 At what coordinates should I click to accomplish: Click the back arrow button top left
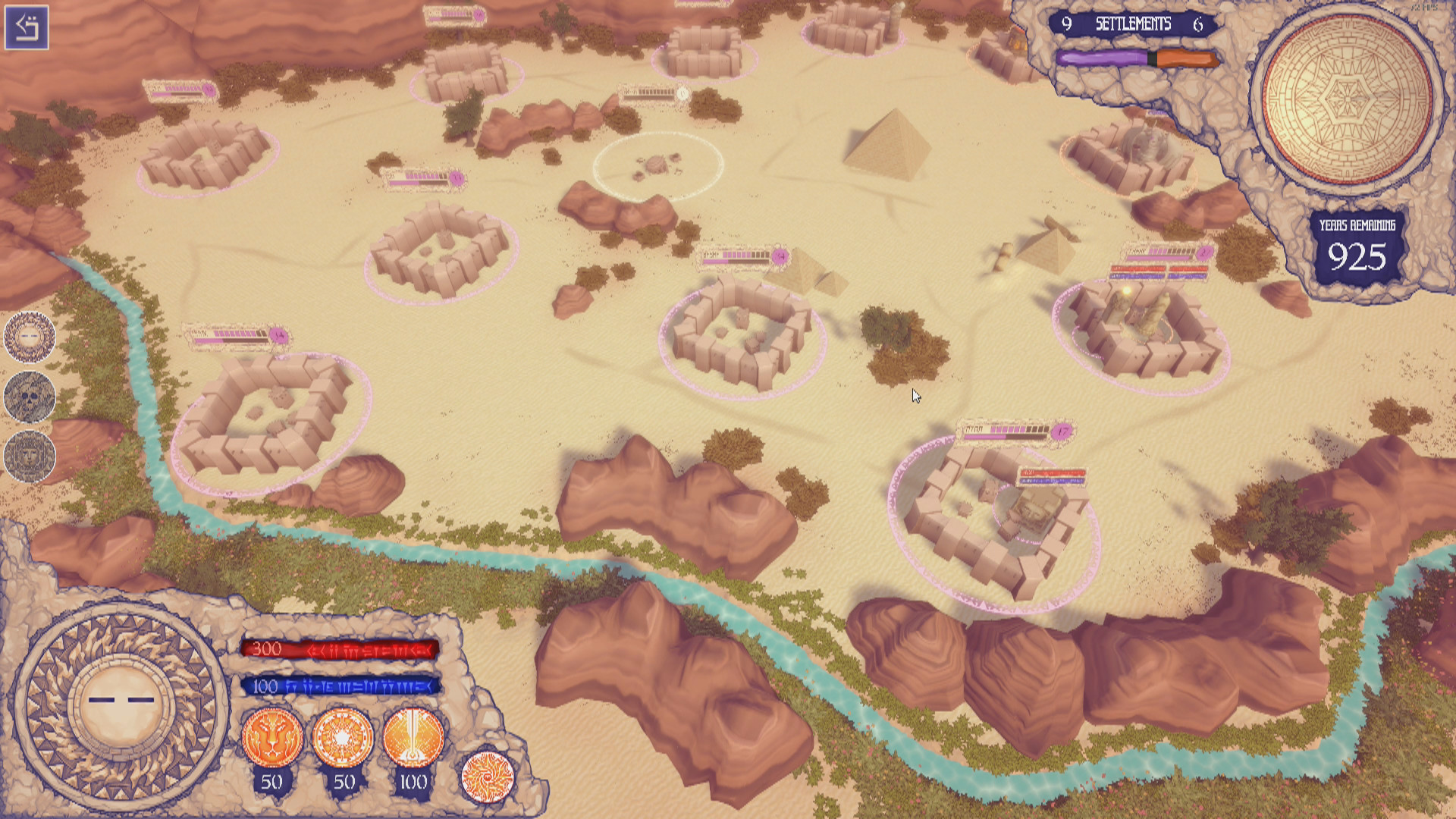pyautogui.click(x=28, y=28)
